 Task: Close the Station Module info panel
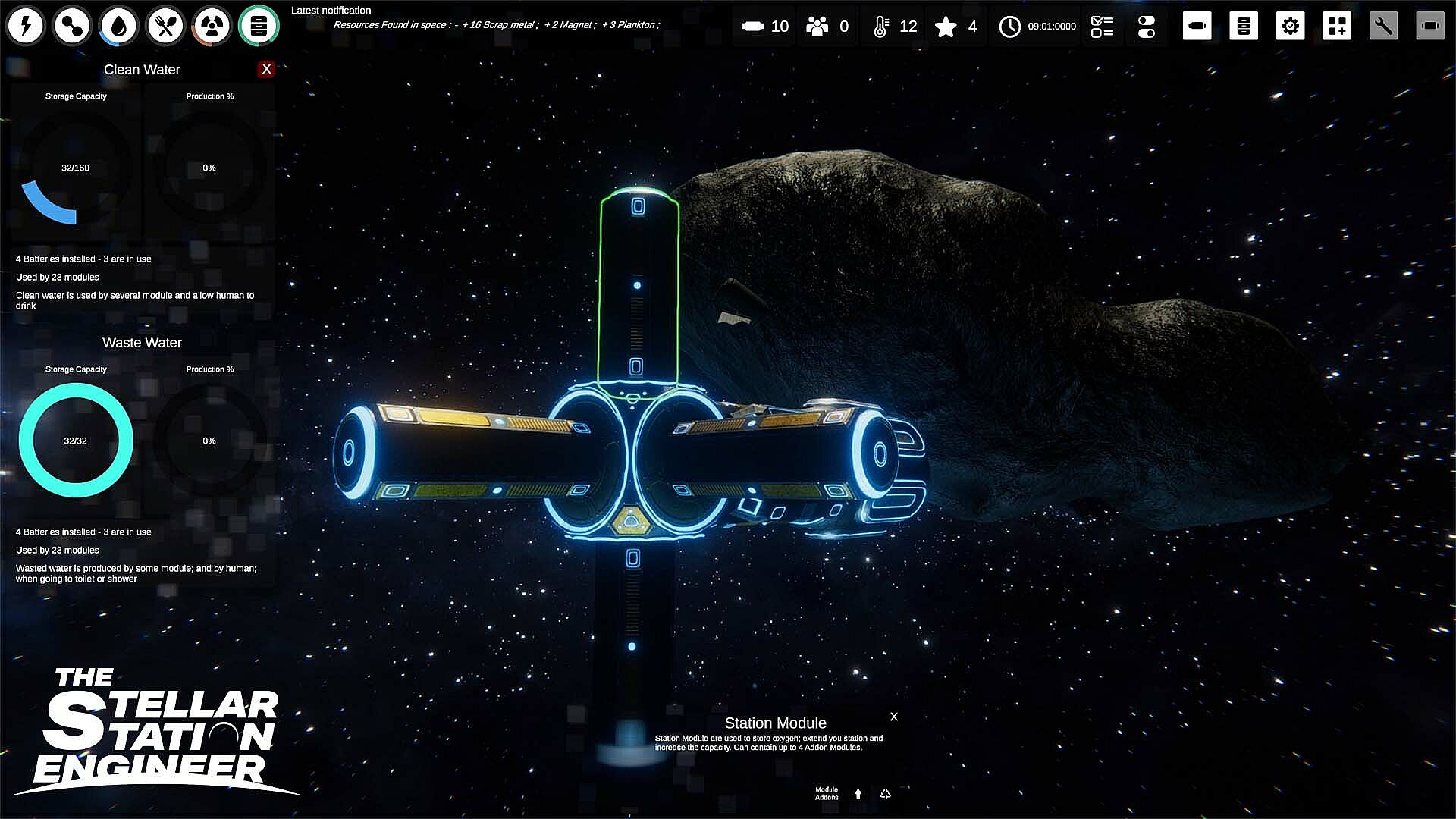click(x=894, y=717)
